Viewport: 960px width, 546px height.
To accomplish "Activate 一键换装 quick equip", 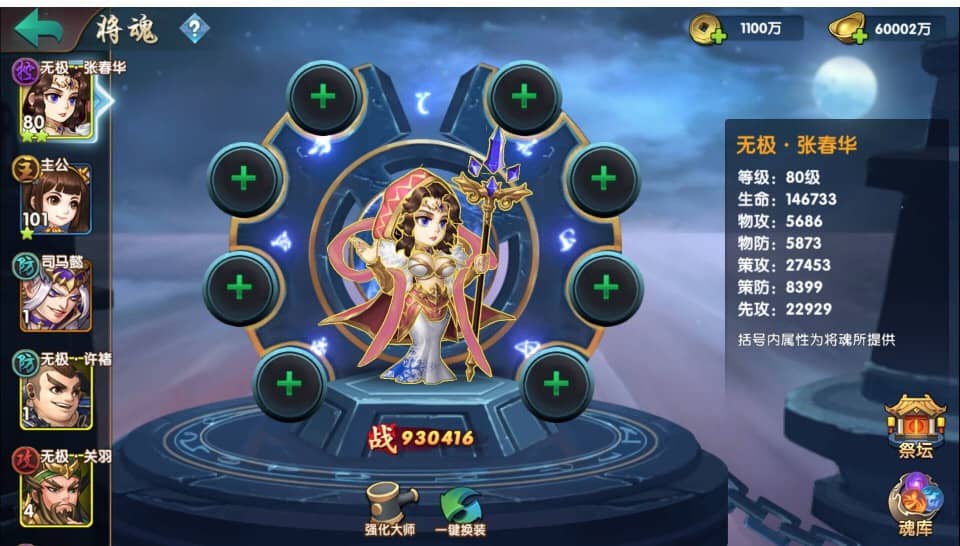I will (x=460, y=509).
